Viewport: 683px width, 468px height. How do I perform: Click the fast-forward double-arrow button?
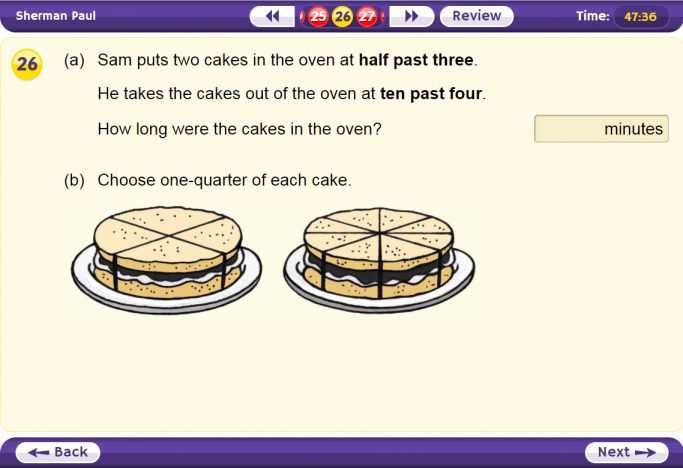pyautogui.click(x=411, y=16)
